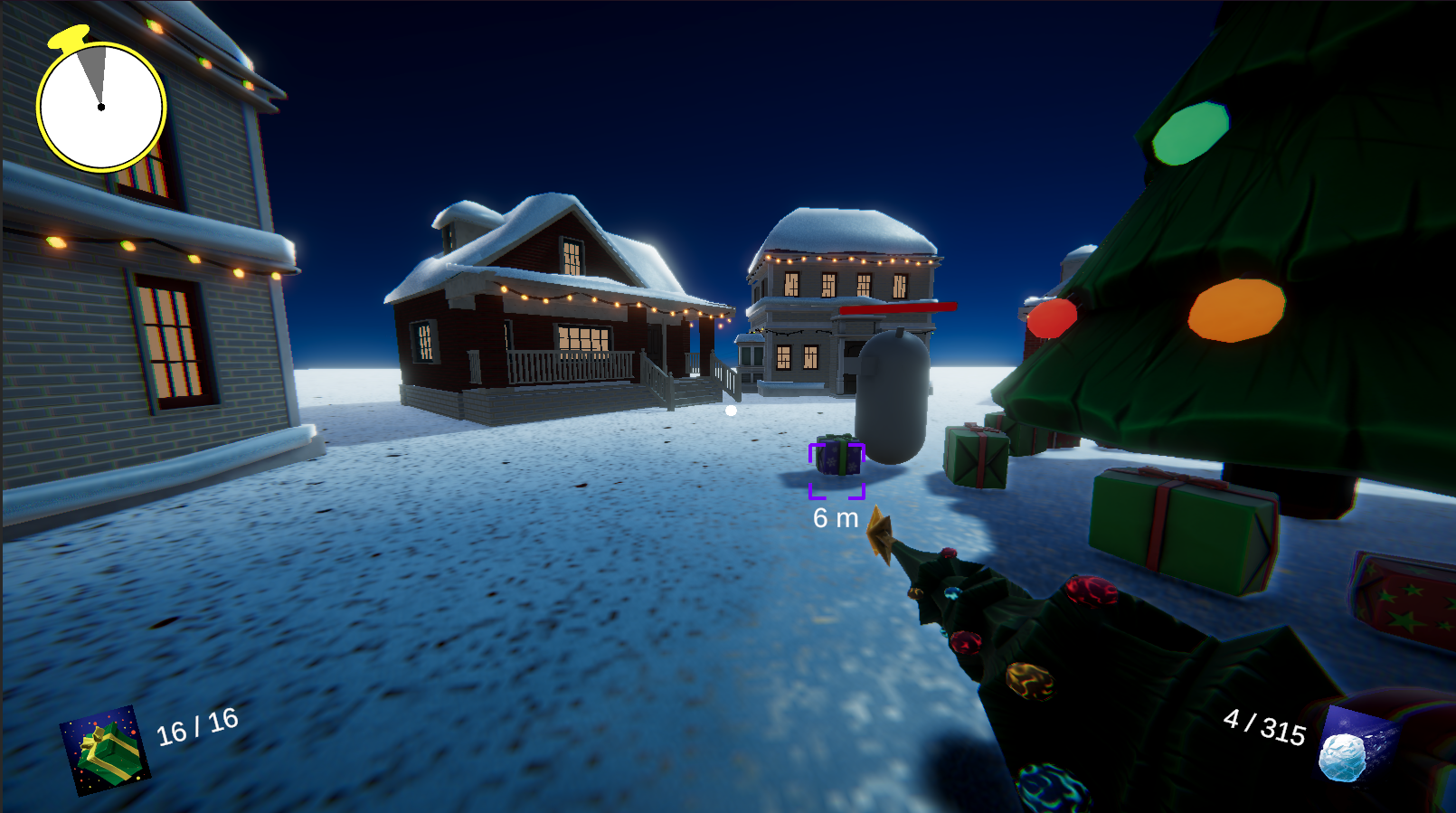Click the purple bracket objective marker
This screenshot has height=813, width=1456.
[x=837, y=470]
